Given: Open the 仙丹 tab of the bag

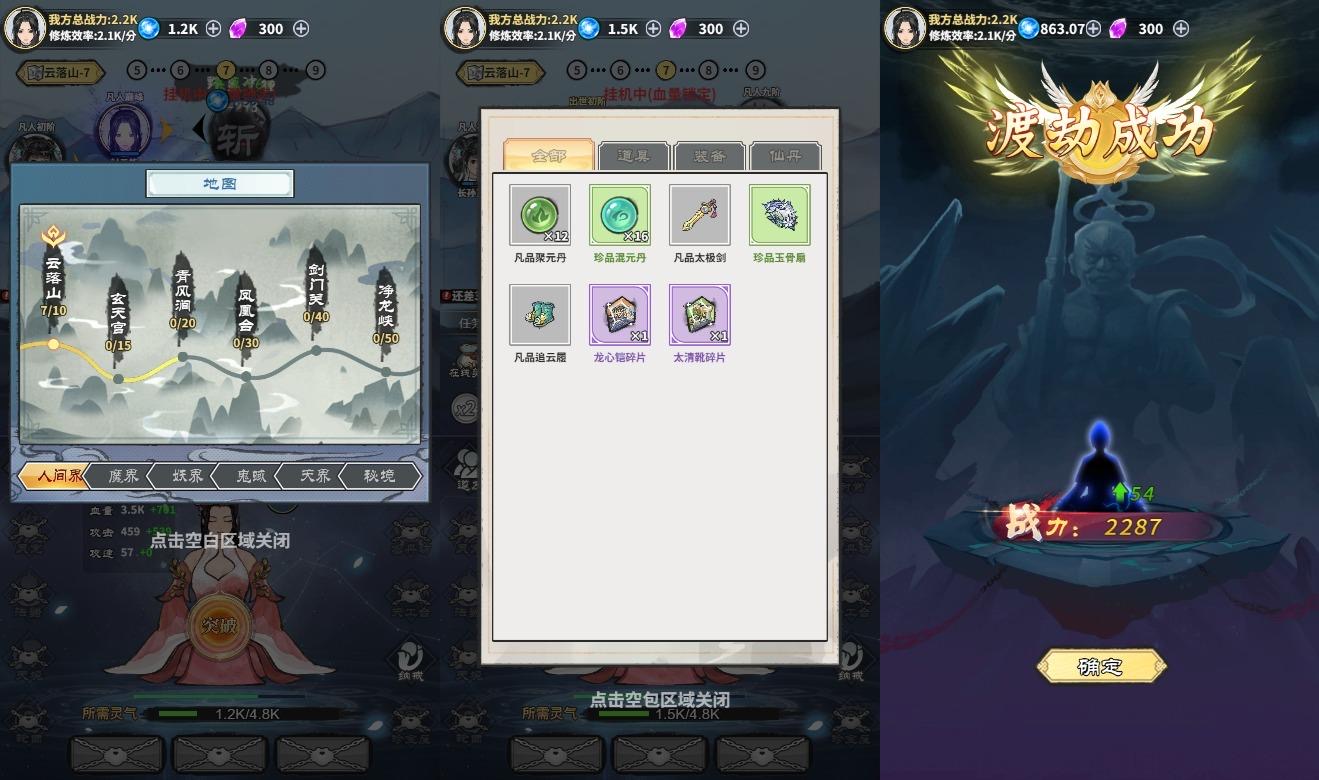Looking at the screenshot, I should (x=786, y=155).
